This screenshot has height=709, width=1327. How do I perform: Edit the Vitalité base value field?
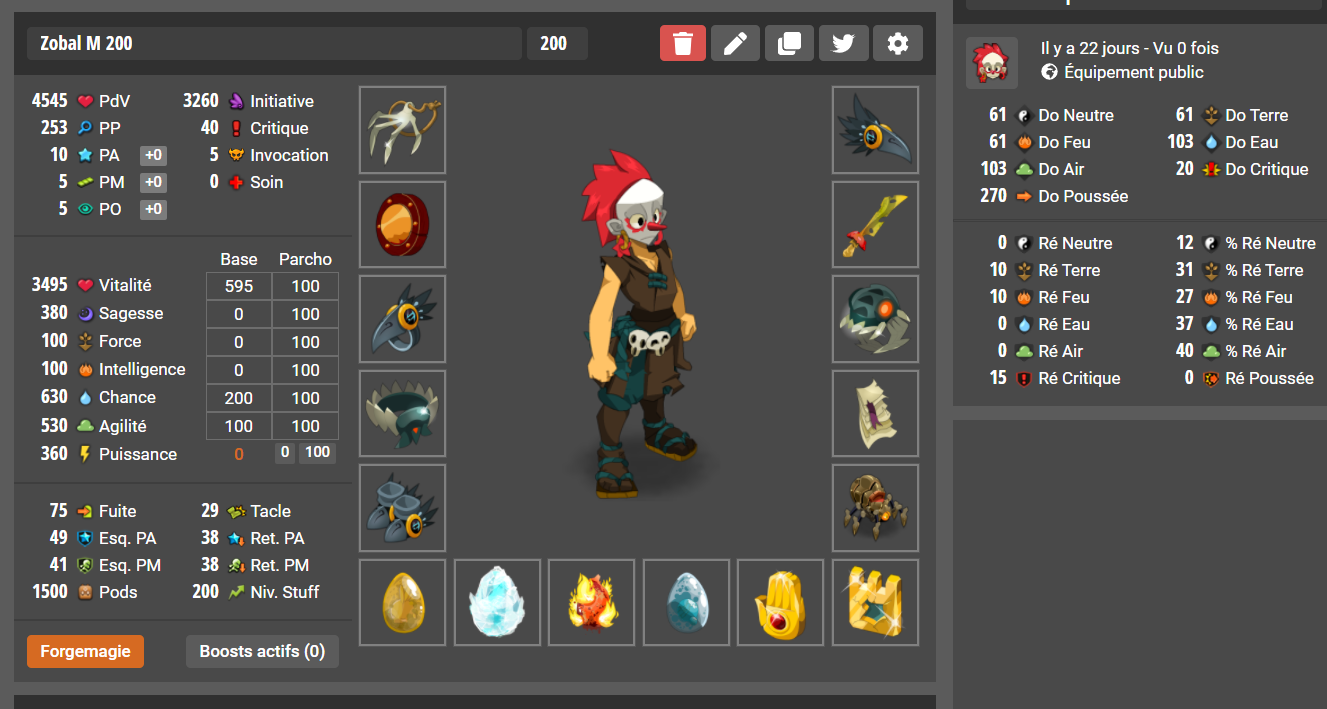239,286
